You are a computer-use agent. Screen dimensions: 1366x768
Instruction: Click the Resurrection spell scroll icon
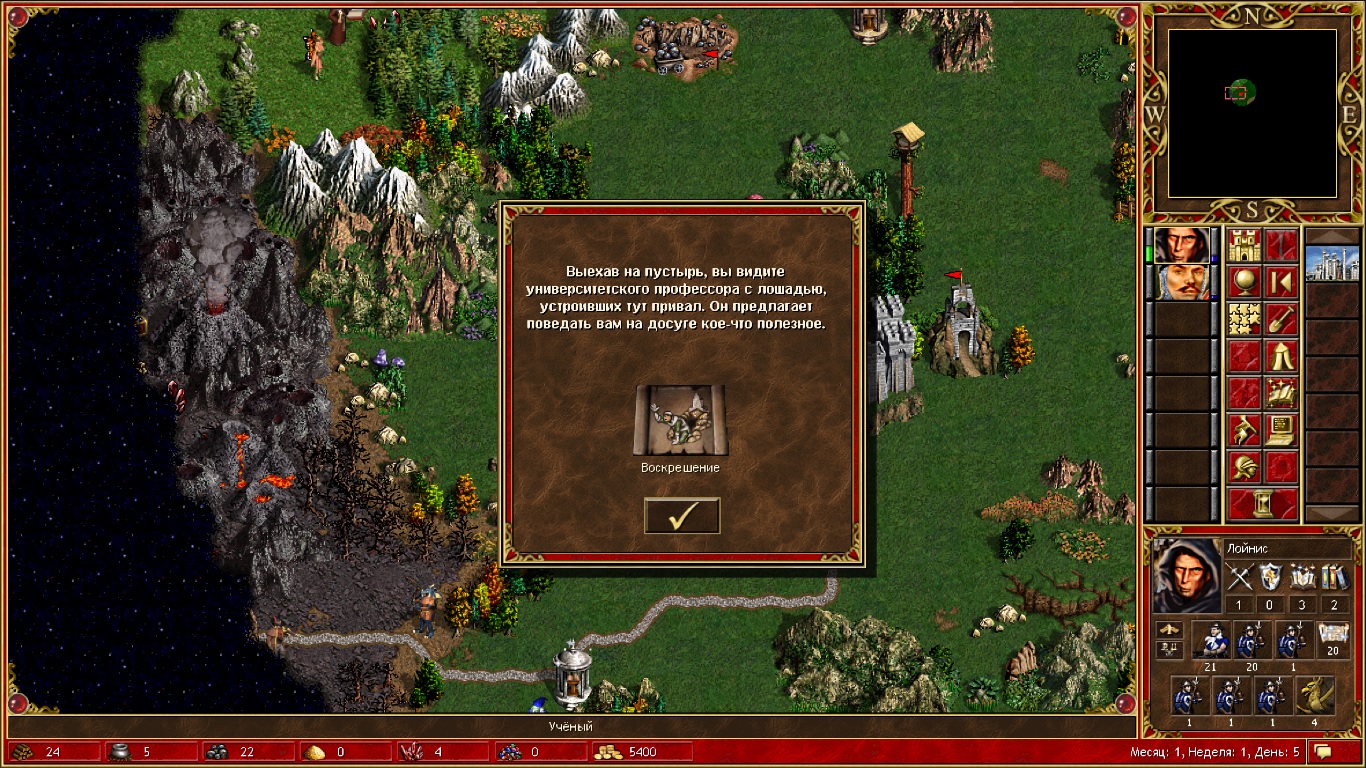pyautogui.click(x=680, y=421)
